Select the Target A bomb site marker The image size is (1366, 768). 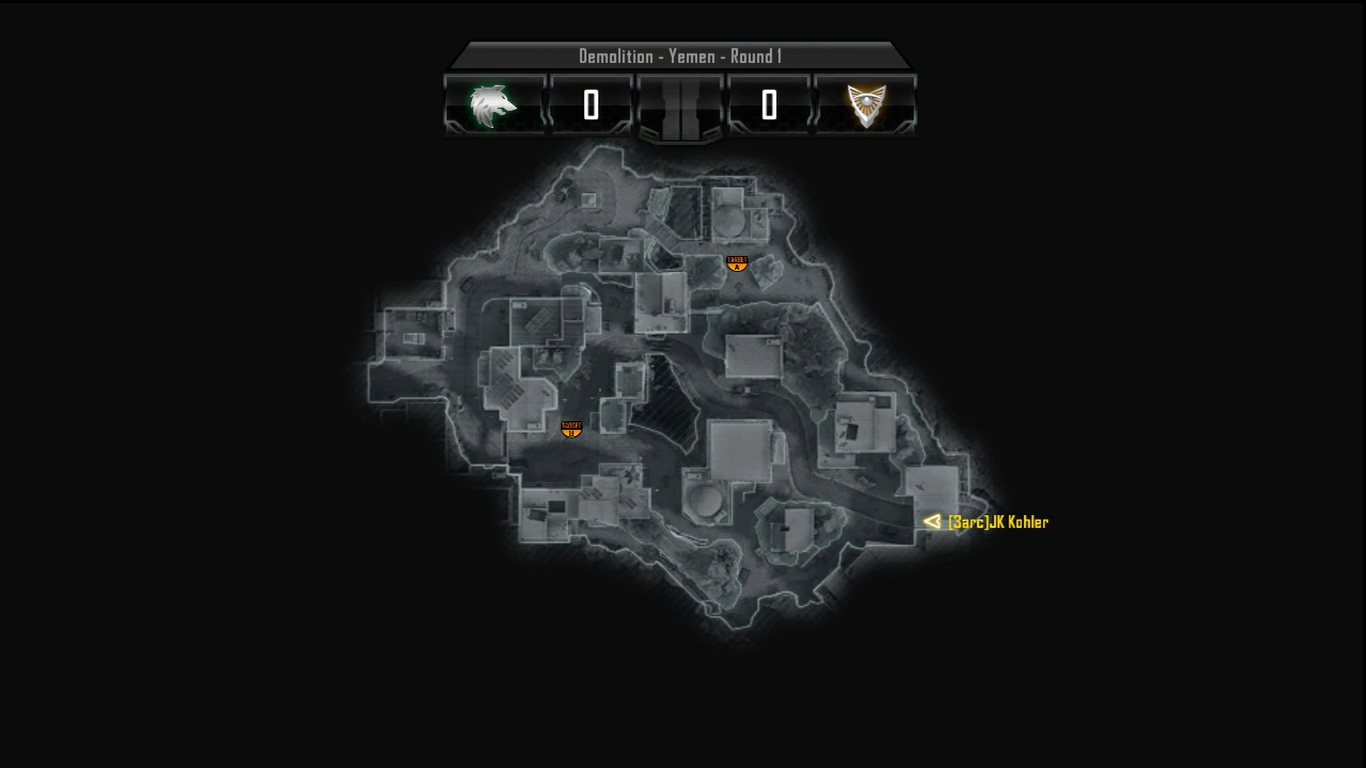click(x=737, y=263)
